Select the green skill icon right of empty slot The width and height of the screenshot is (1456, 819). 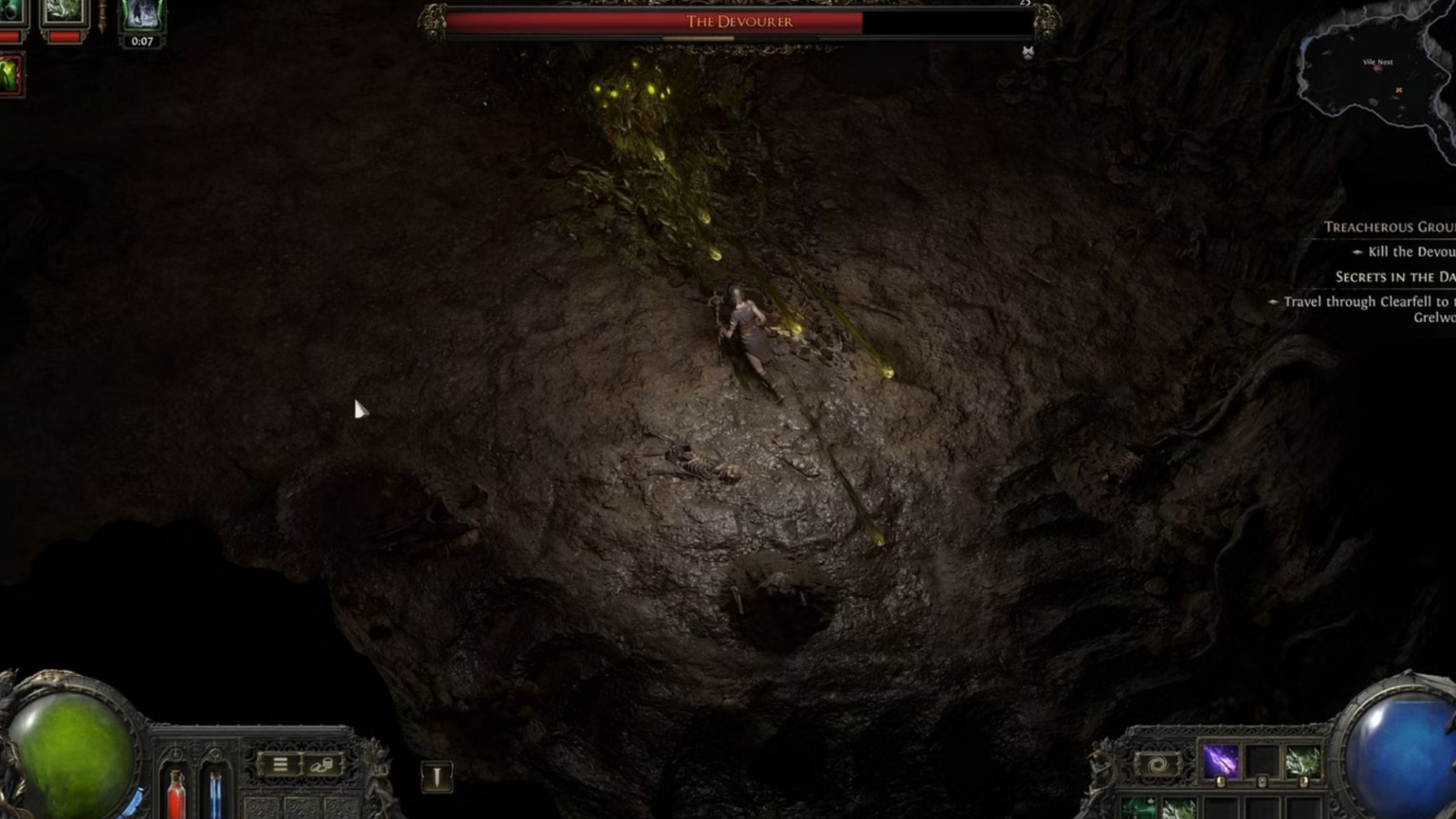coord(1301,761)
